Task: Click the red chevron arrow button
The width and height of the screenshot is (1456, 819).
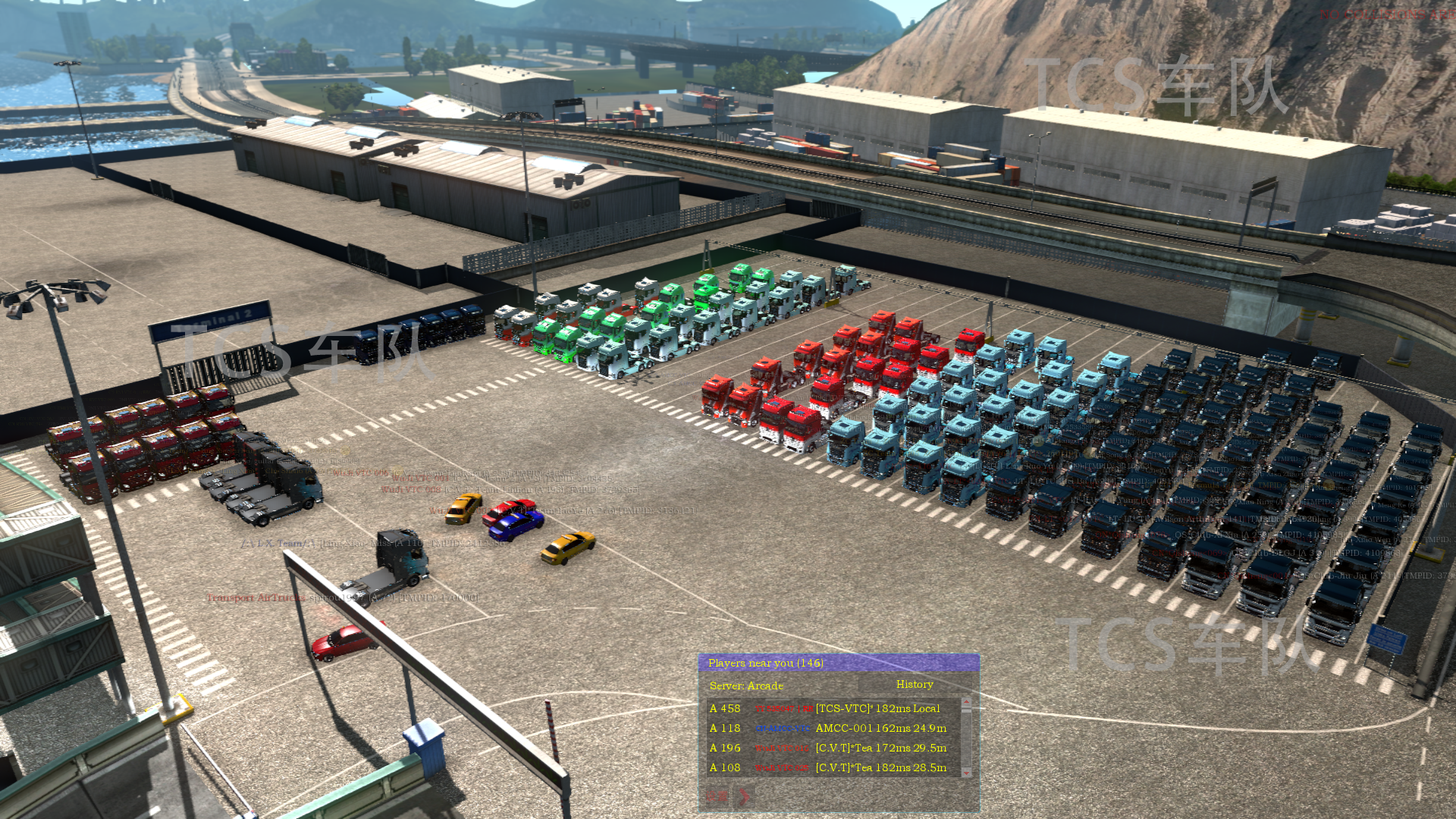Action: click(745, 795)
